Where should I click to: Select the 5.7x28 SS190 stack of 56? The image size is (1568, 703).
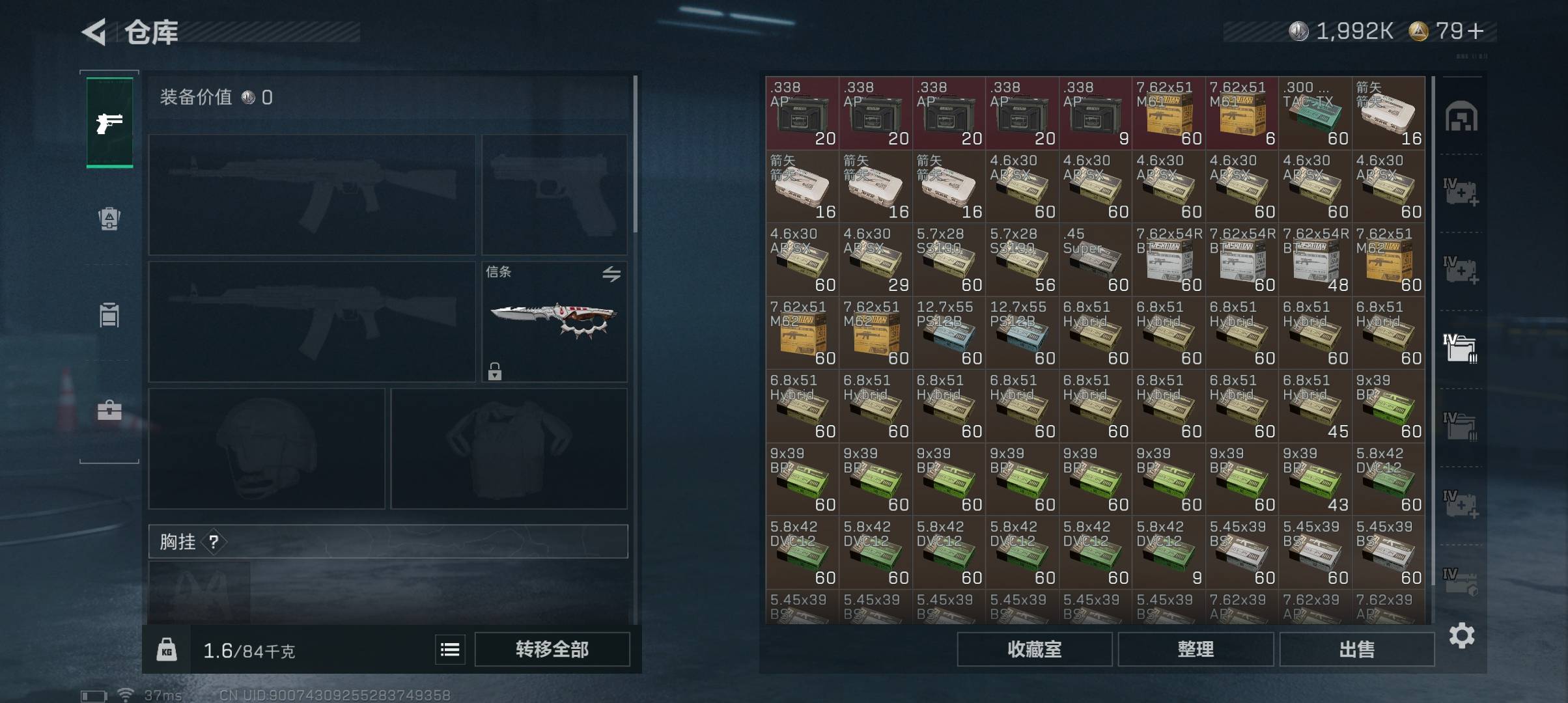click(x=1022, y=260)
